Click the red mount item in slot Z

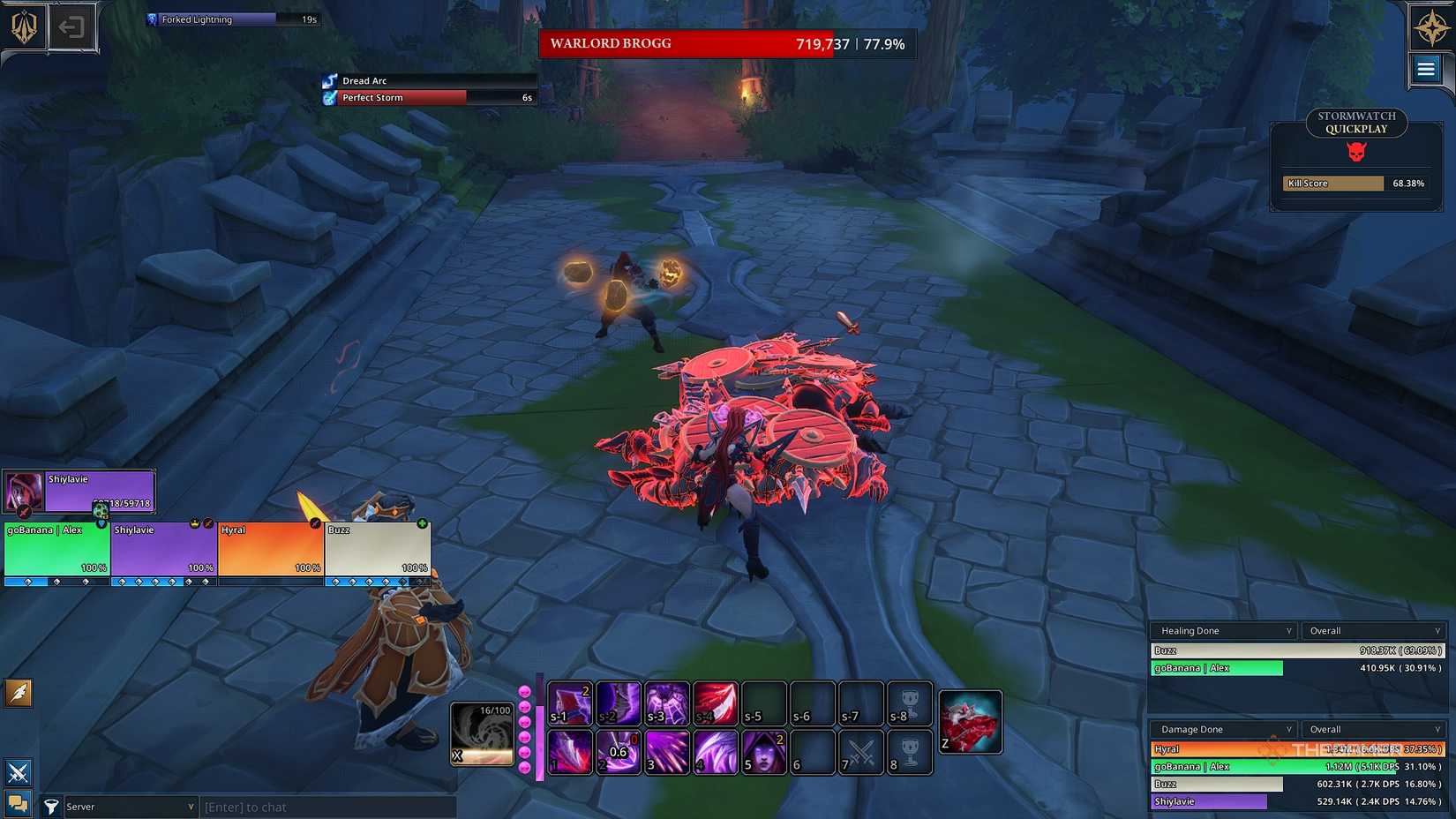[x=971, y=721]
